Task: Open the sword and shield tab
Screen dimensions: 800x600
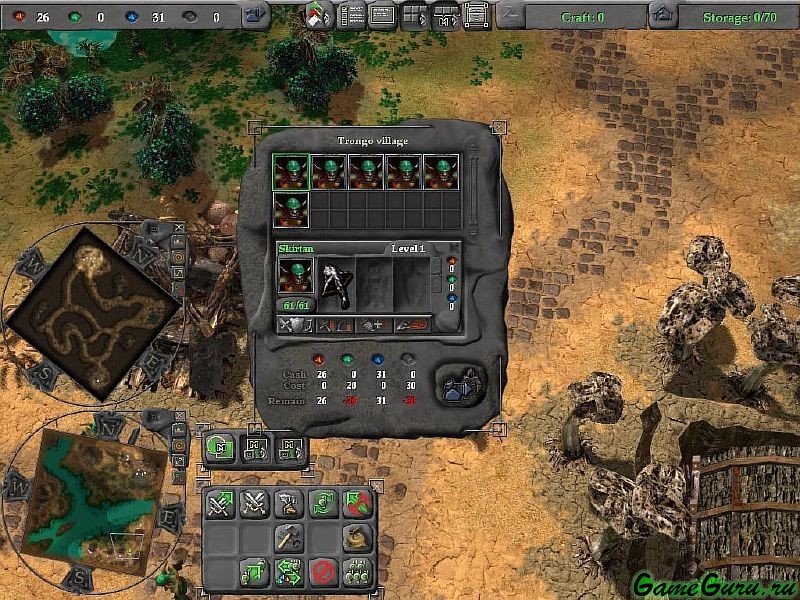Action: click(x=296, y=324)
